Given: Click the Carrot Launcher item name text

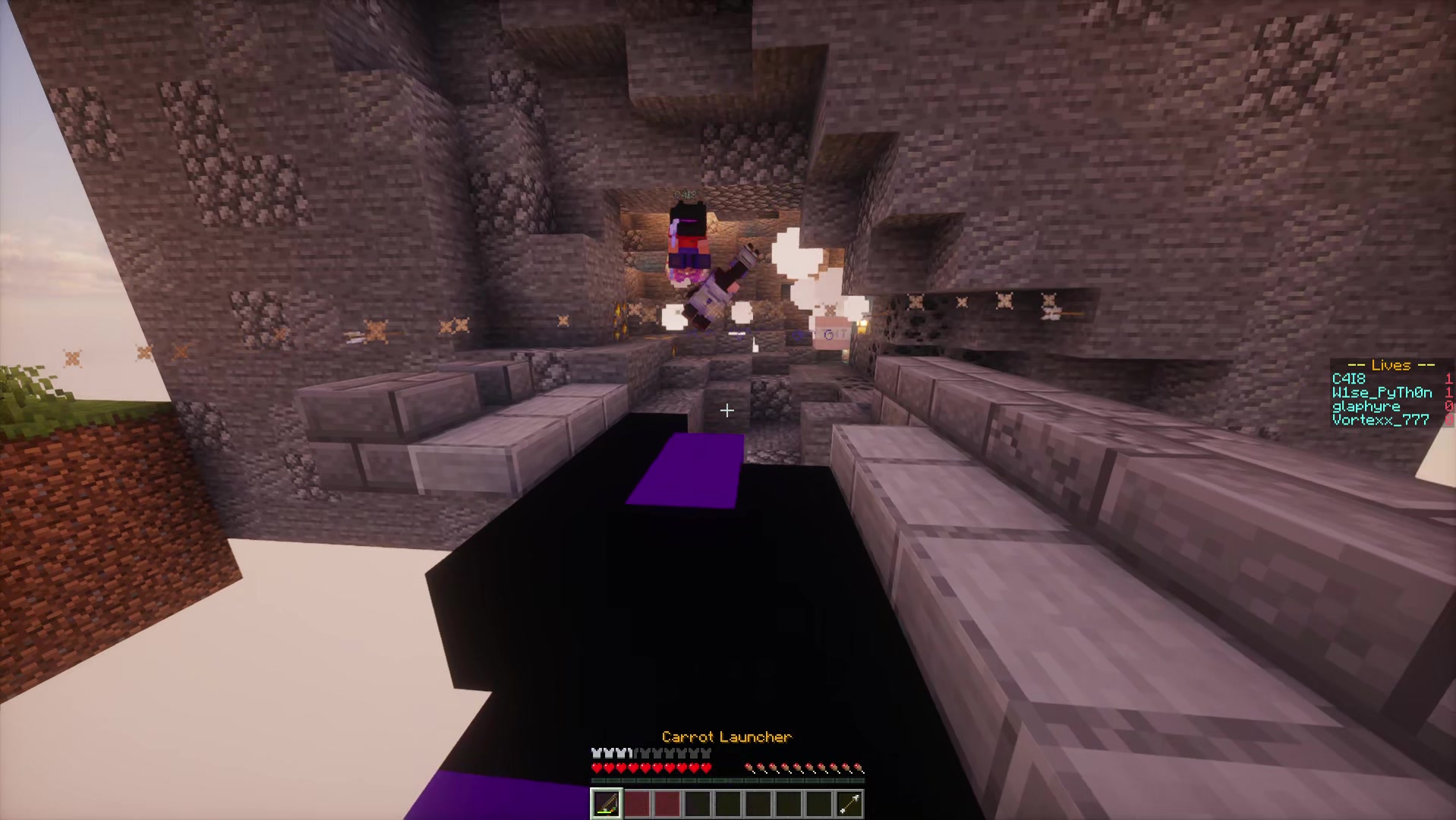Looking at the screenshot, I should pyautogui.click(x=727, y=736).
